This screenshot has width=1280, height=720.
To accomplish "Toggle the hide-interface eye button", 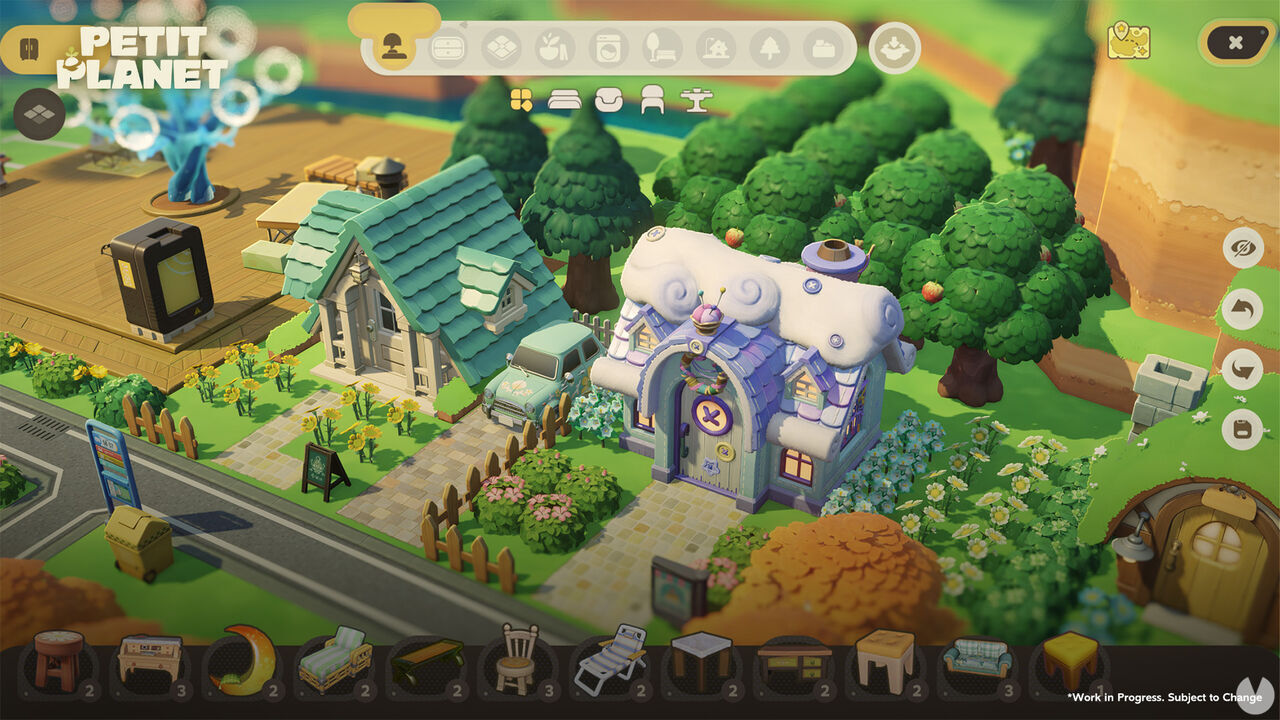I will 1242,248.
